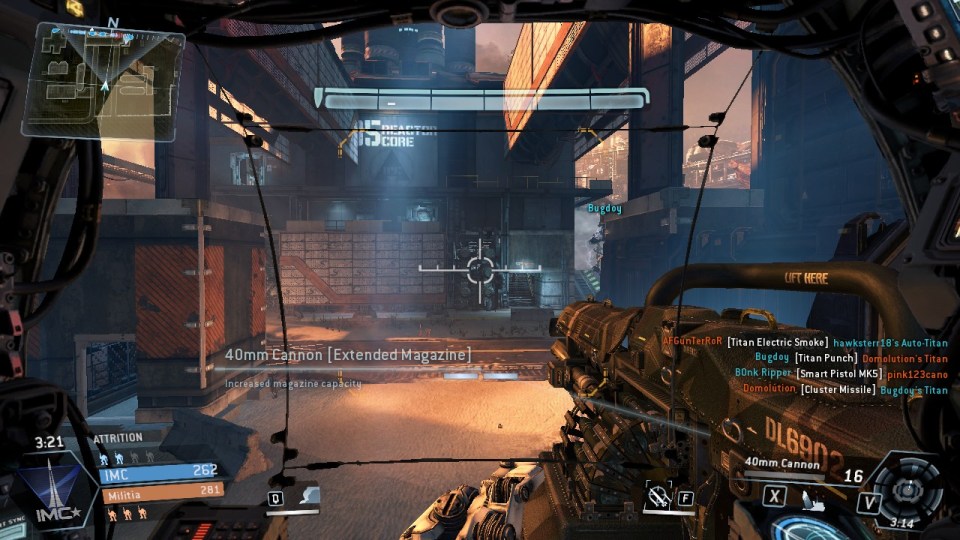Viewport: 960px width, 540px height.
Task: Click the Titan core ability dial
Action: point(907,488)
